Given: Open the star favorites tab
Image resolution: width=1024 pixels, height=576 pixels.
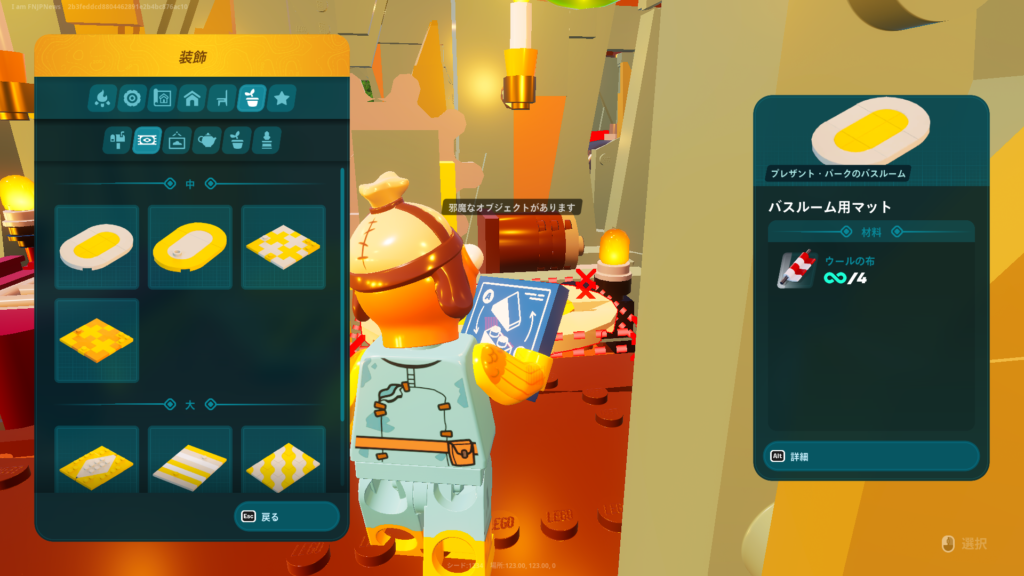Looking at the screenshot, I should 281,98.
